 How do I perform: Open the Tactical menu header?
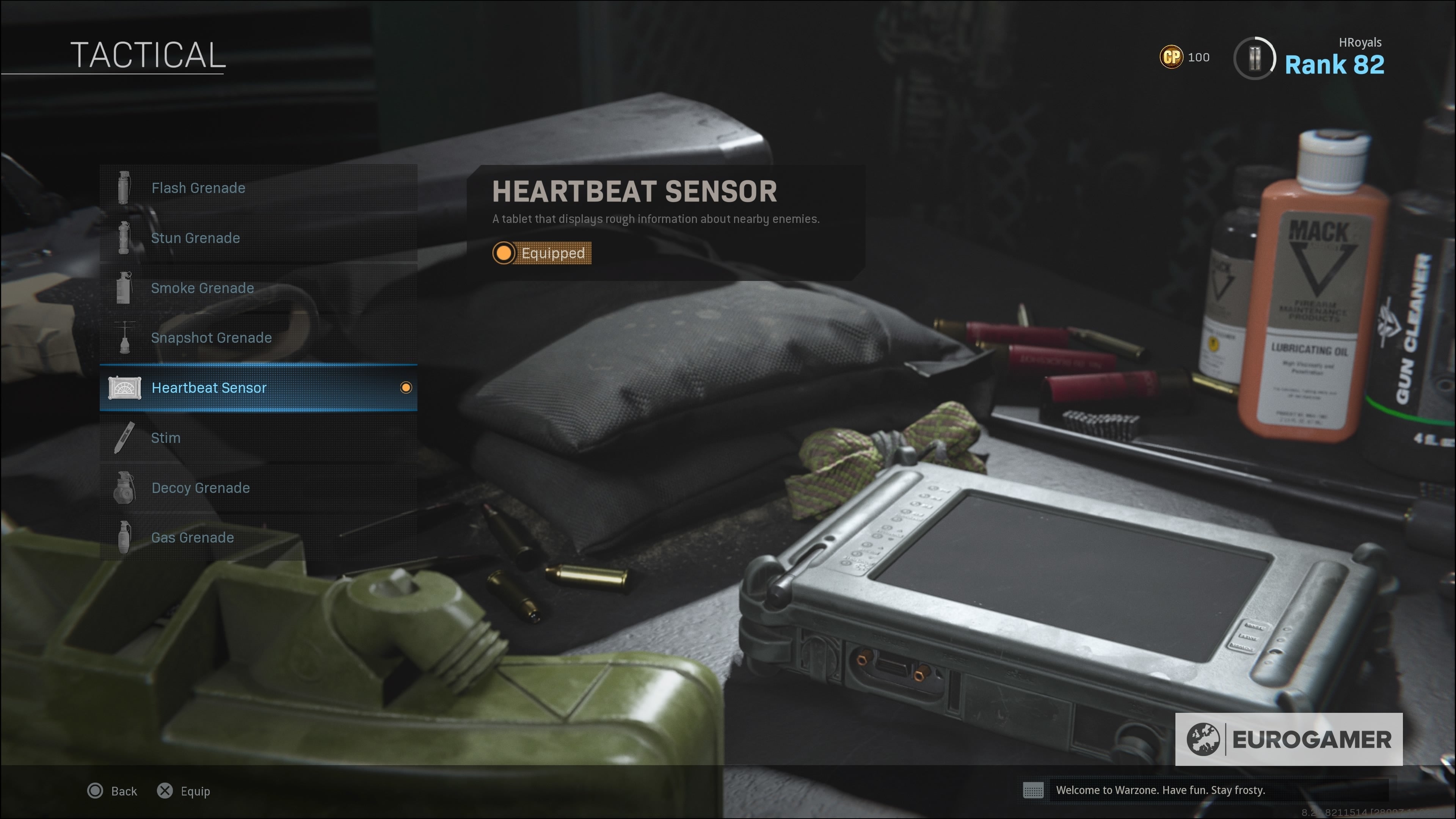148,55
